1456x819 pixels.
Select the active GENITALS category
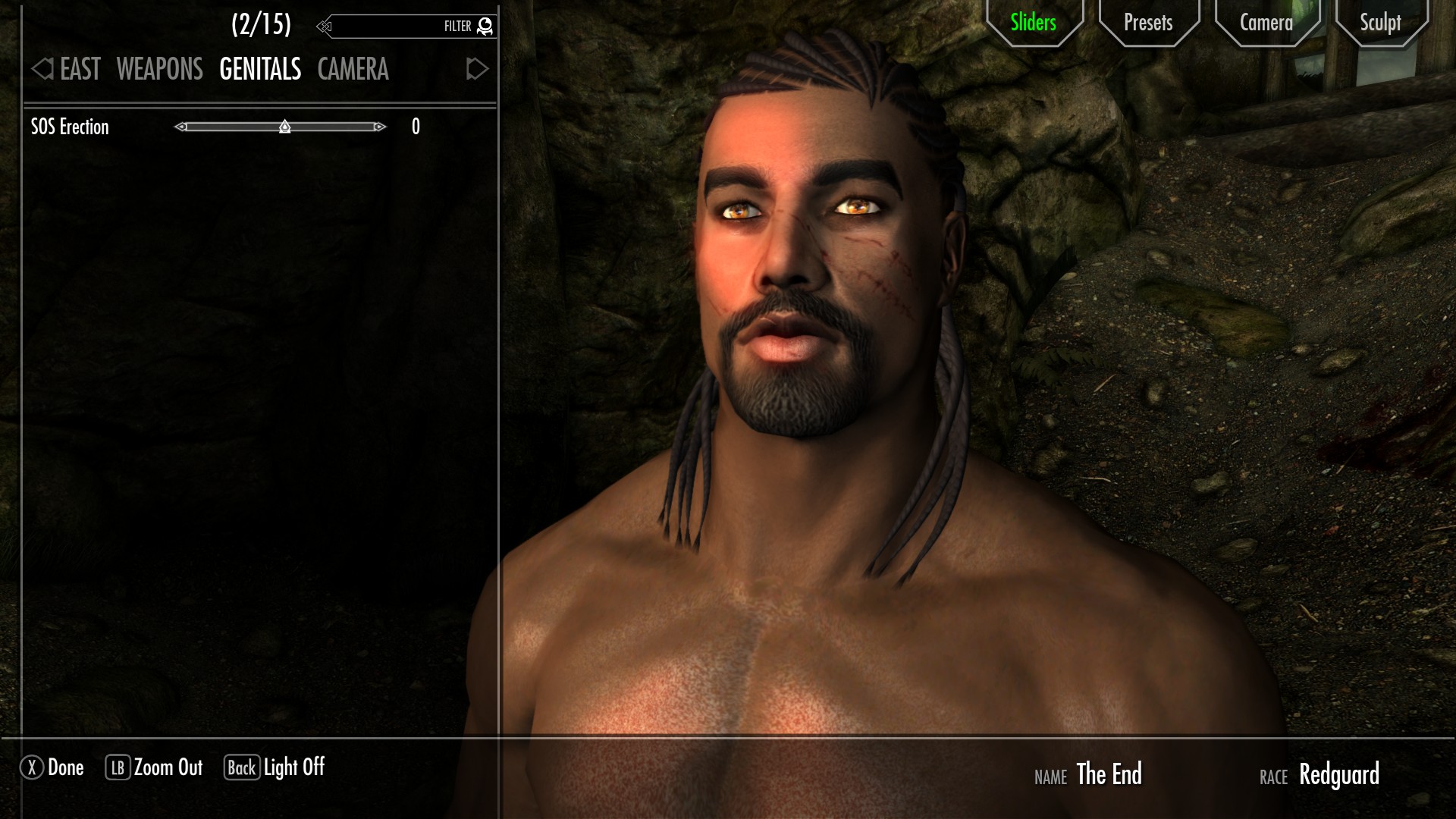(x=259, y=70)
